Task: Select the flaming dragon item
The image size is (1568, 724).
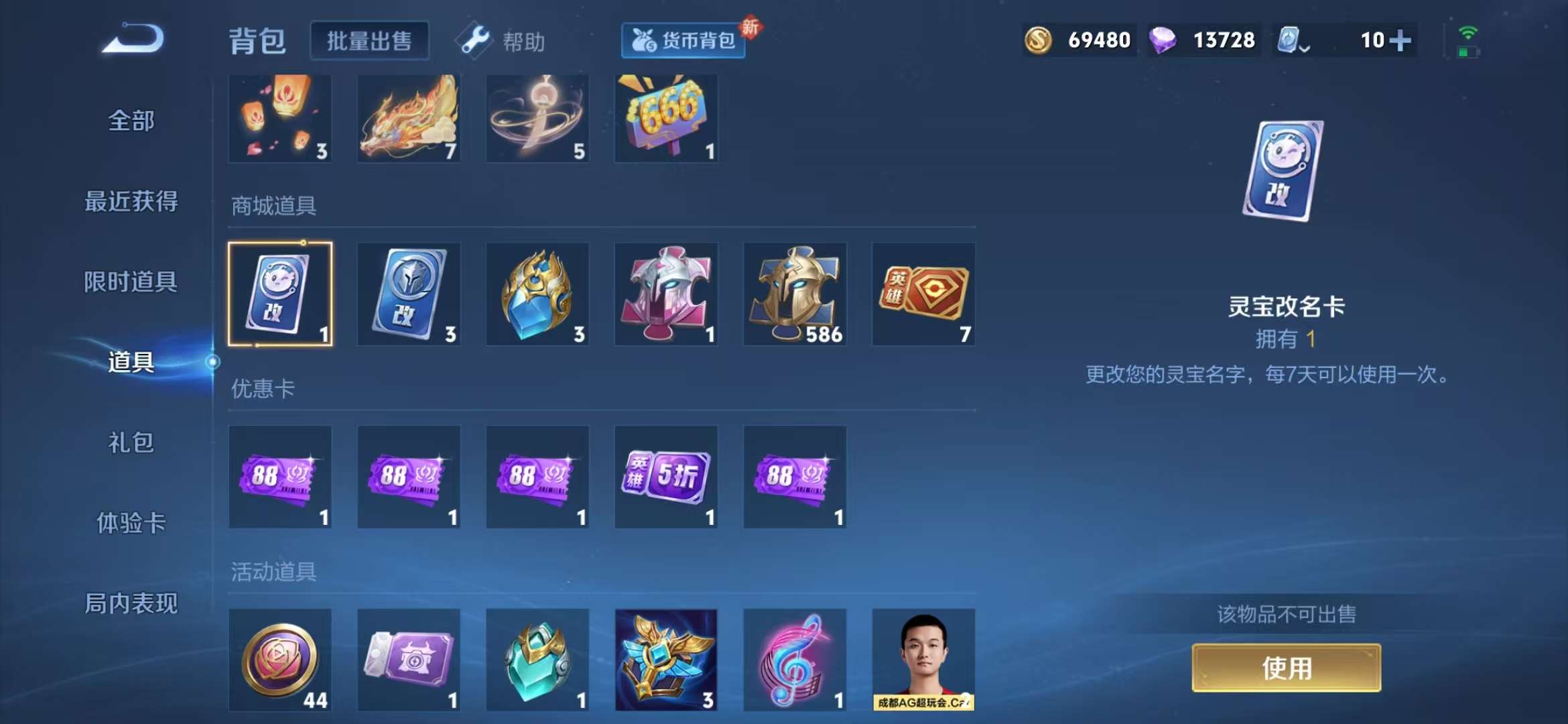Action: click(408, 118)
